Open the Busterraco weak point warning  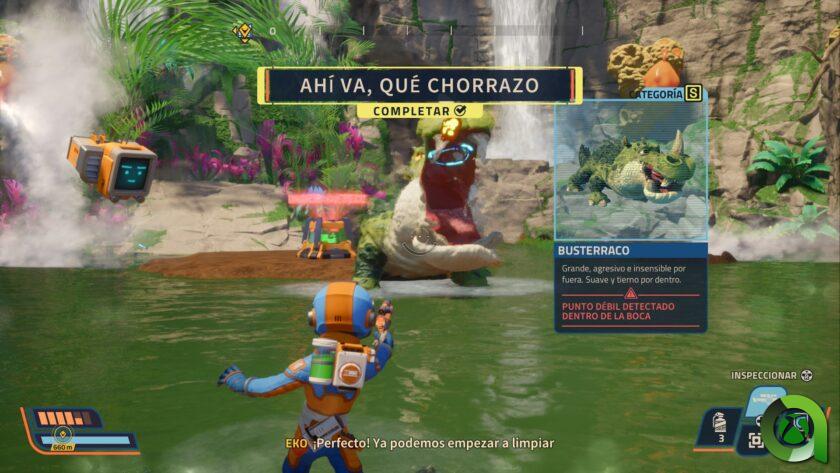(x=630, y=311)
